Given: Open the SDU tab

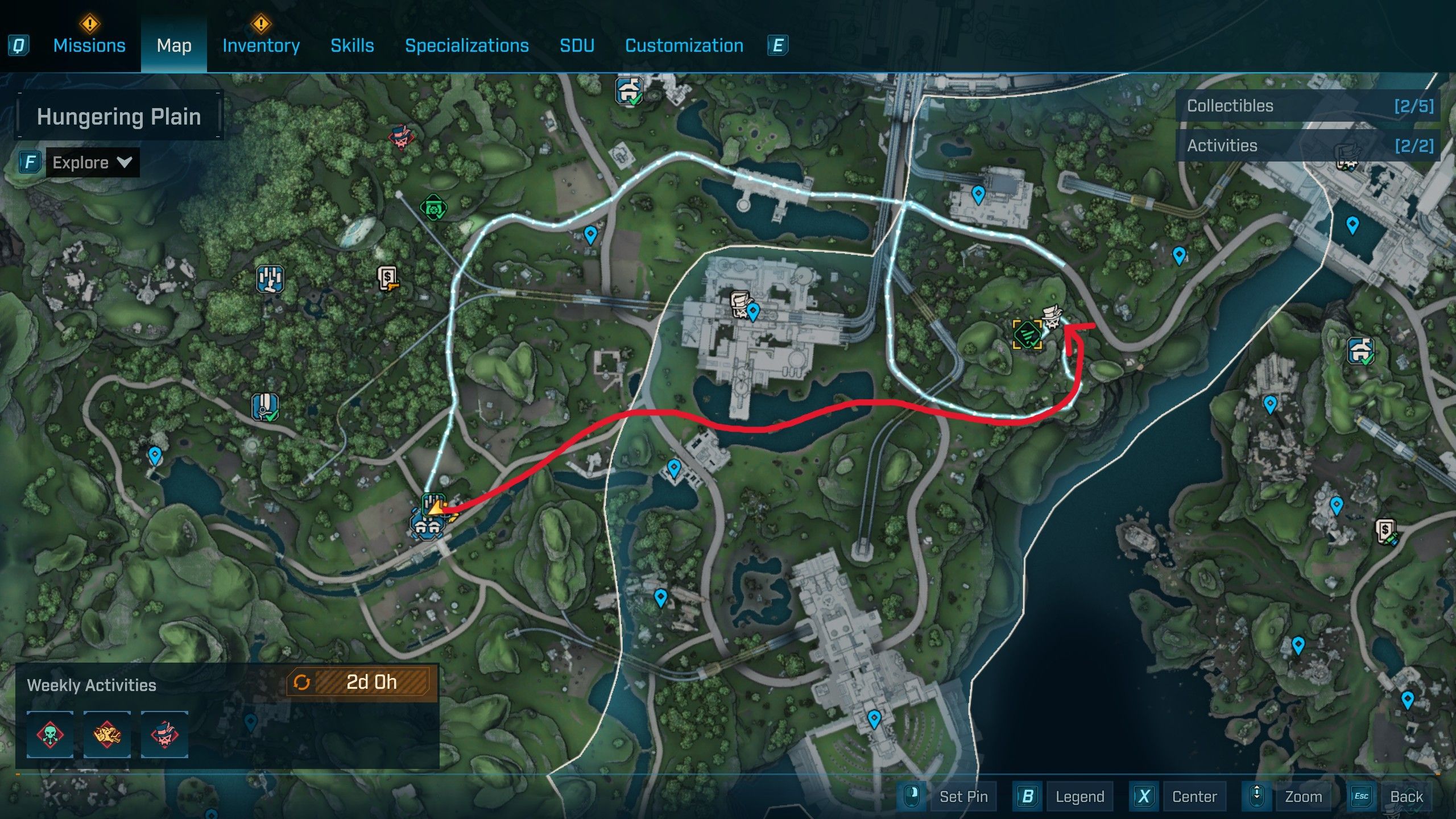Looking at the screenshot, I should click(577, 45).
